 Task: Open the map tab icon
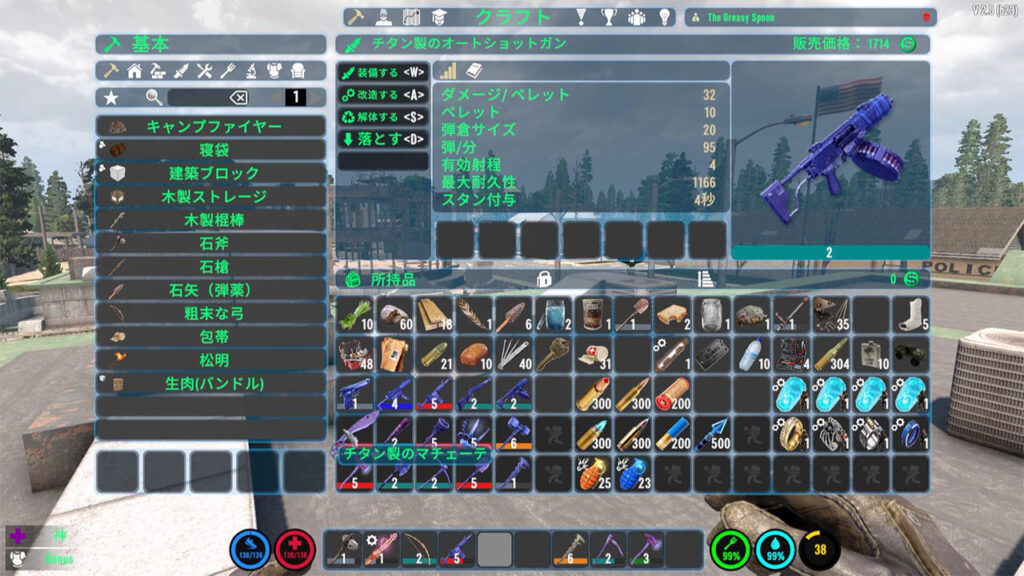click(410, 17)
